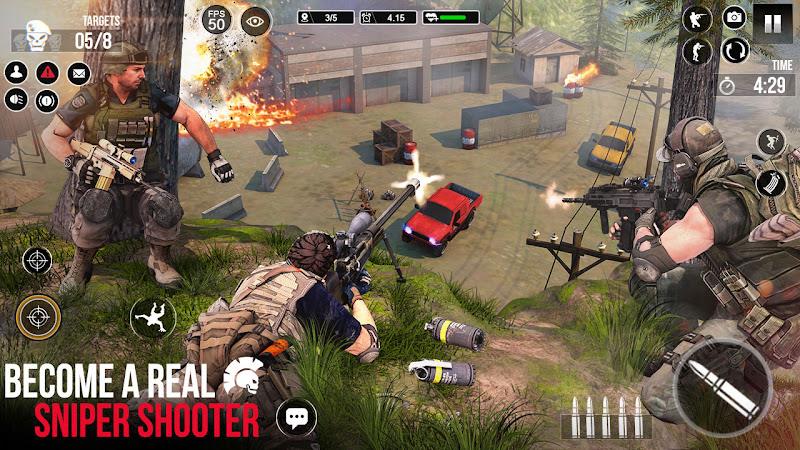Tap the camera icon
The height and width of the screenshot is (450, 800).
[x=734, y=17]
